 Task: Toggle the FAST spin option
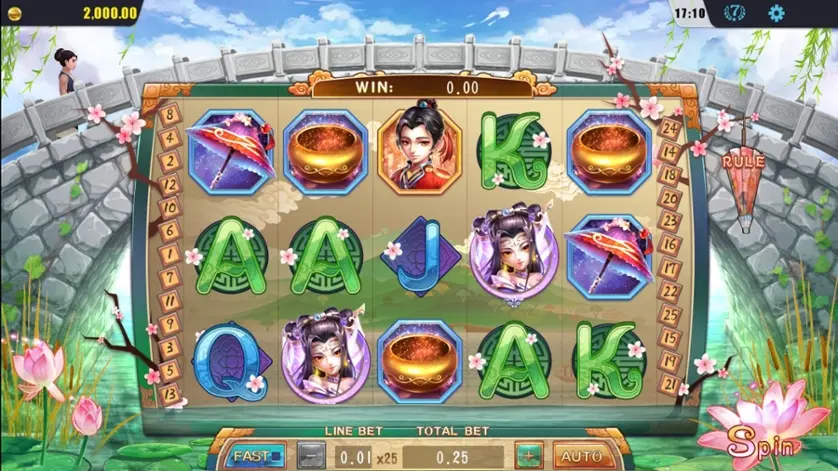click(252, 456)
